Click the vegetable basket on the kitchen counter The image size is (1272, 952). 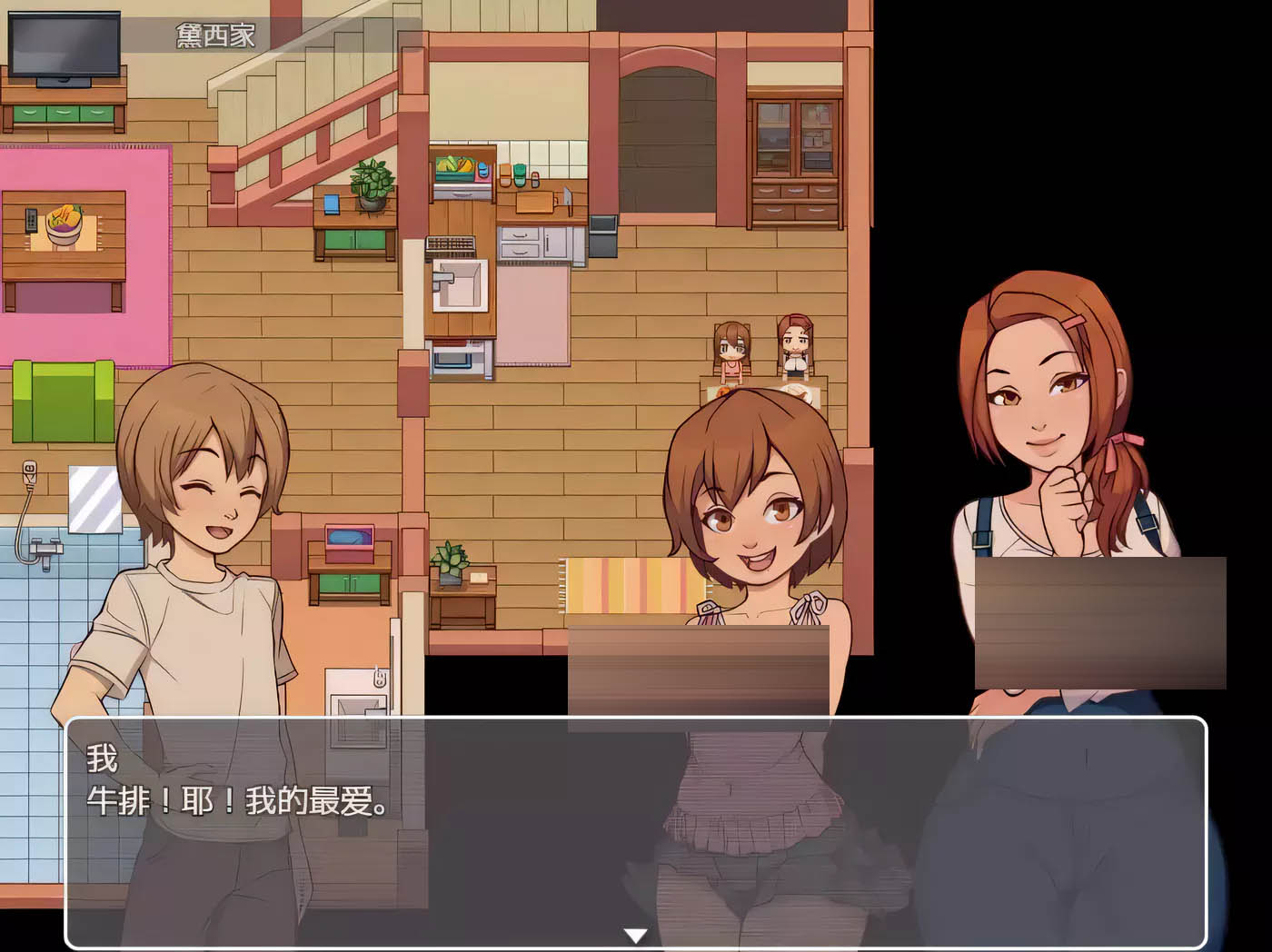[454, 168]
